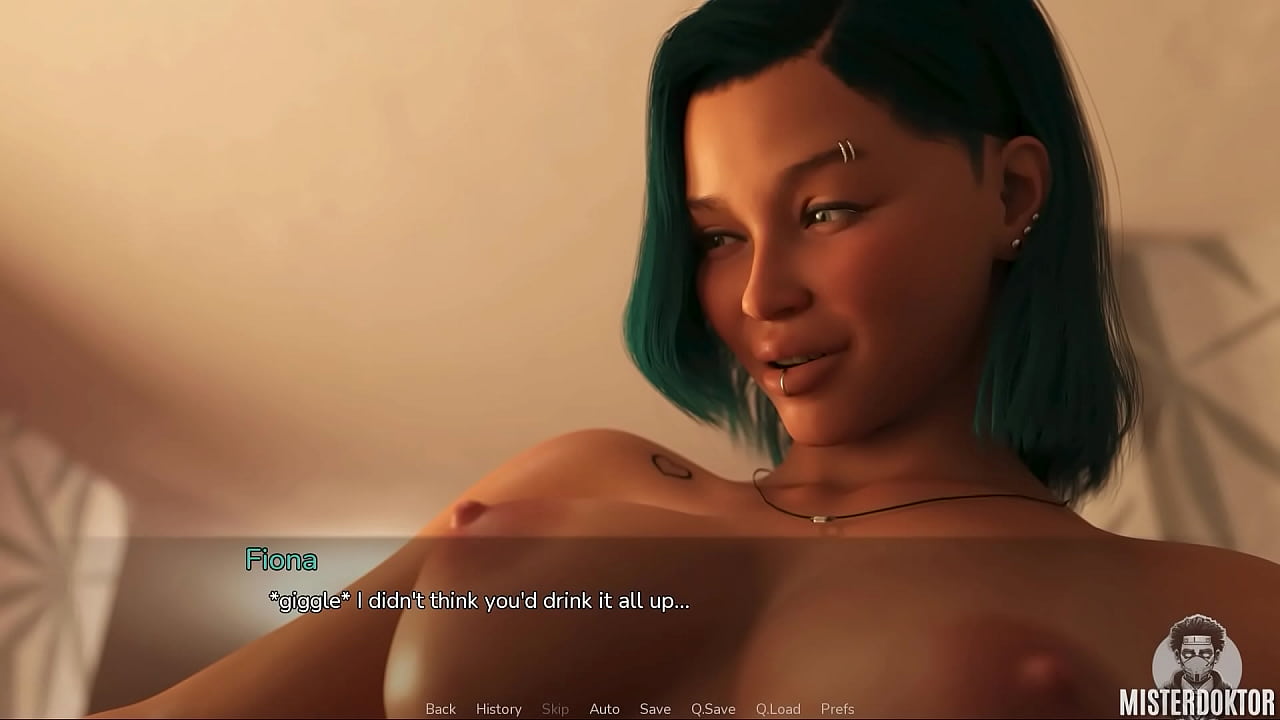Image resolution: width=1280 pixels, height=720 pixels.
Task: Click Skip in the quick menu bar
Action: point(556,708)
